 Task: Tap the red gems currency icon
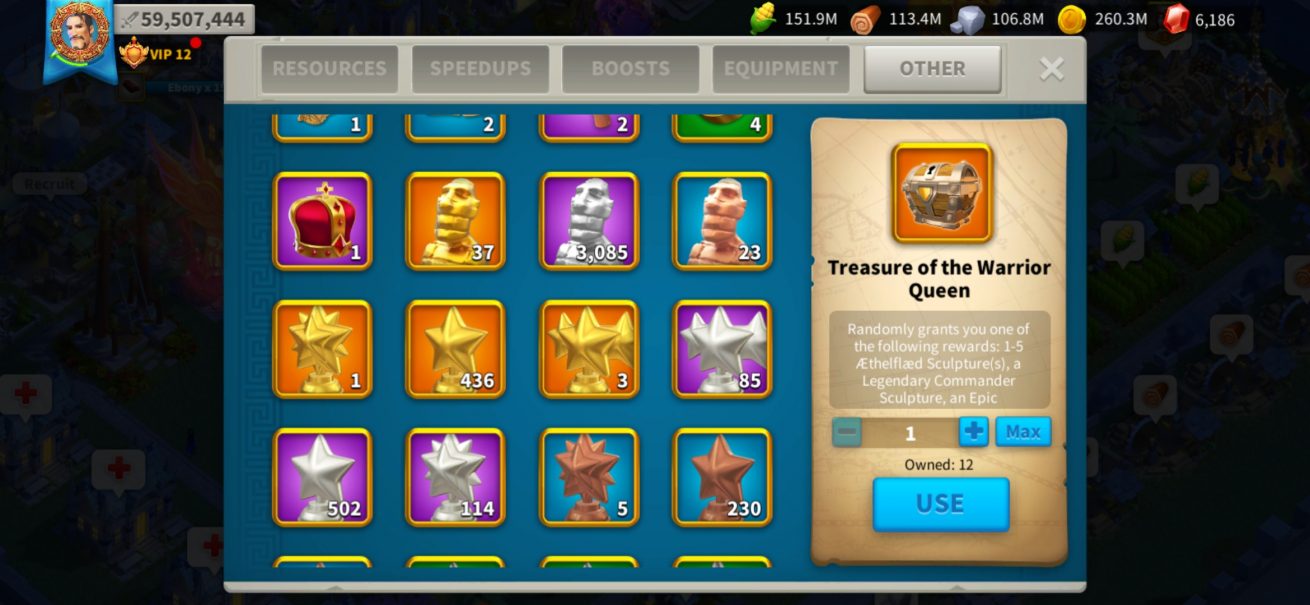click(x=1177, y=18)
